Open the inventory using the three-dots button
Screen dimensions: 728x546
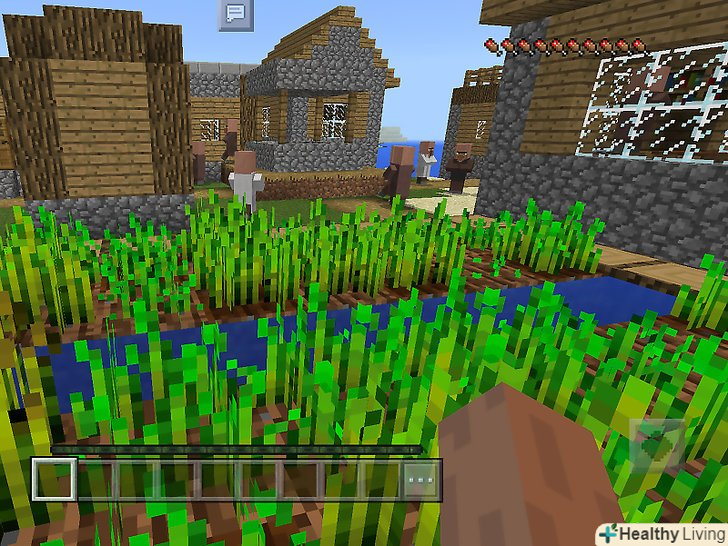coord(421,480)
